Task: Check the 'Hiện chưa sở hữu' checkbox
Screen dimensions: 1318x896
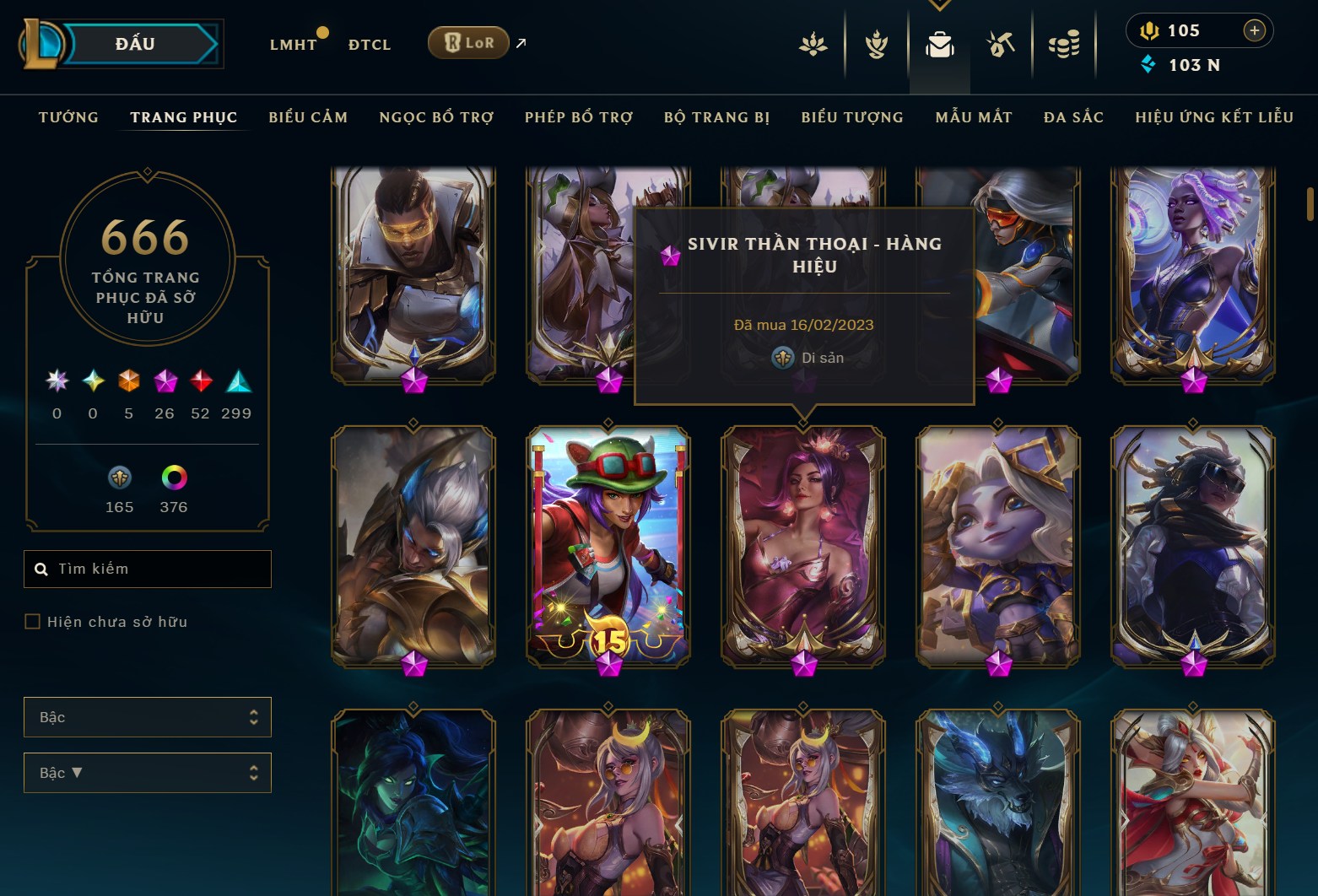Action: [x=33, y=621]
